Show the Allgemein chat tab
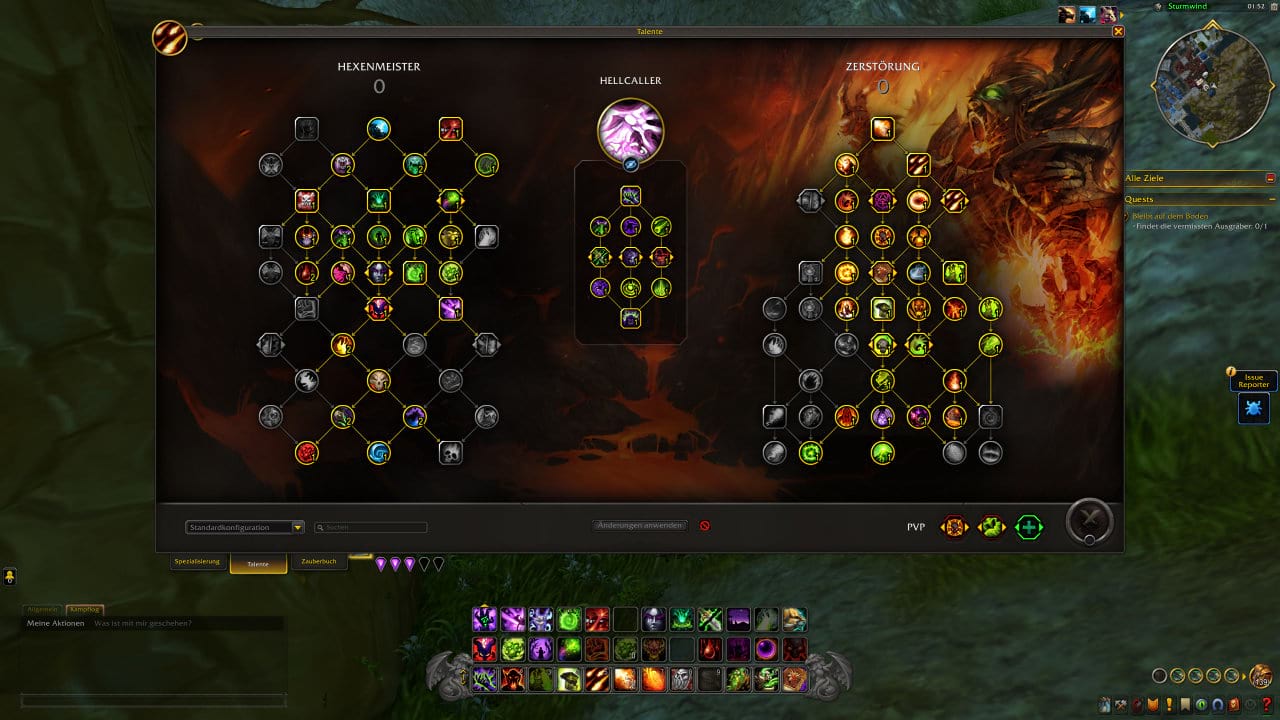Image resolution: width=1280 pixels, height=720 pixels. pyautogui.click(x=43, y=609)
